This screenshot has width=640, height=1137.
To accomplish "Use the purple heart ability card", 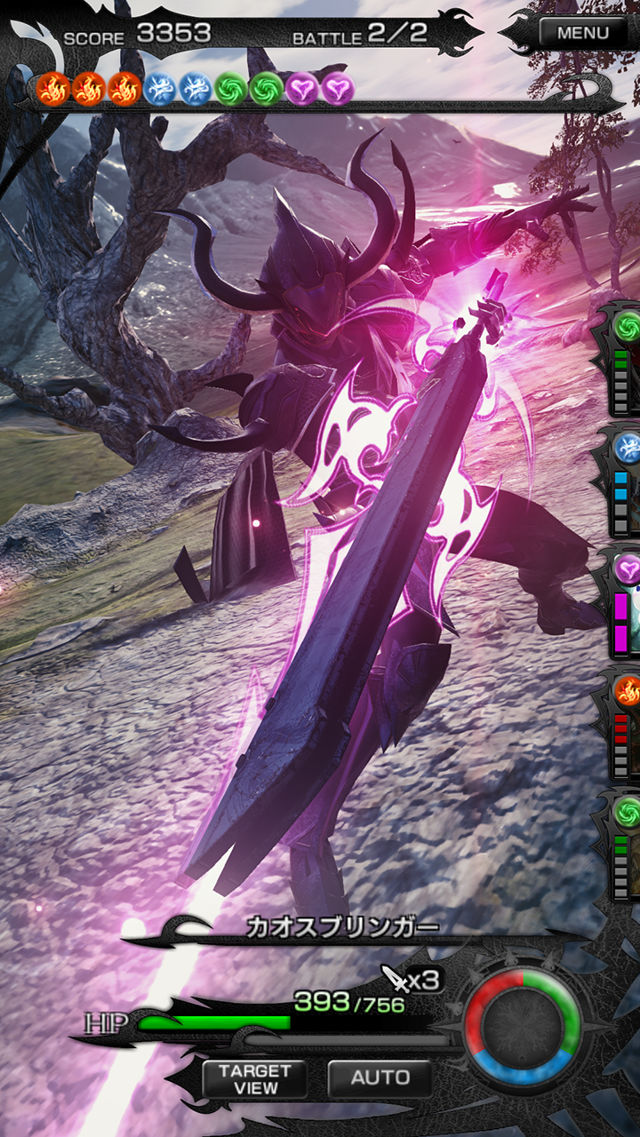I will tap(622, 602).
